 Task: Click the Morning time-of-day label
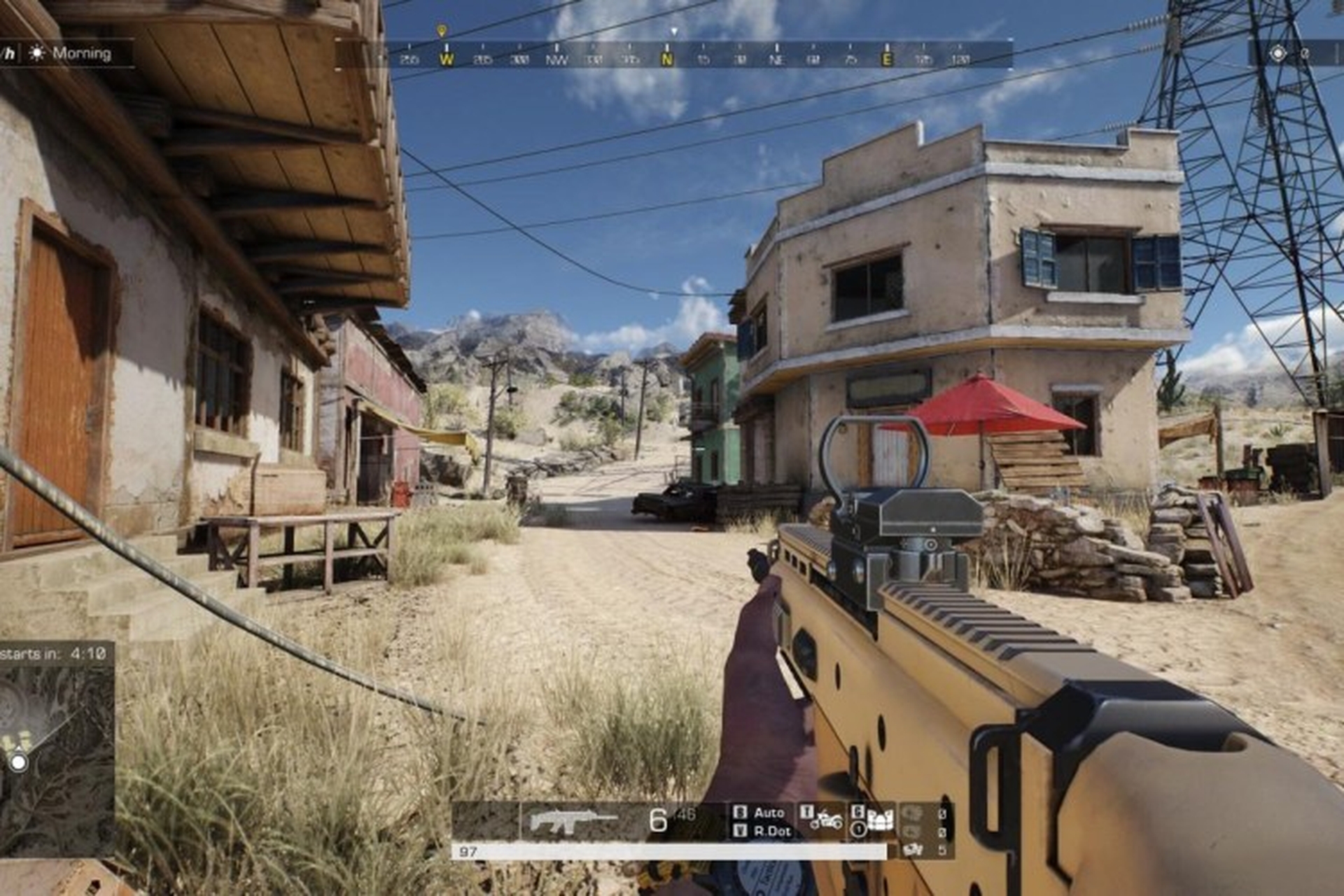(83, 52)
